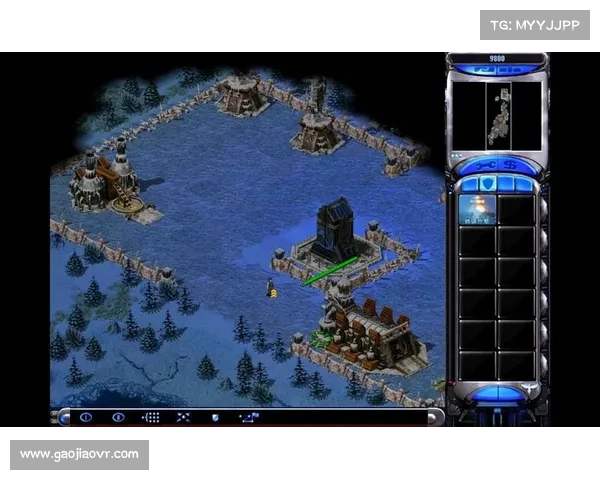600x480 pixels.
Task: Activate the four-arrow scatter command
Action: [183, 417]
